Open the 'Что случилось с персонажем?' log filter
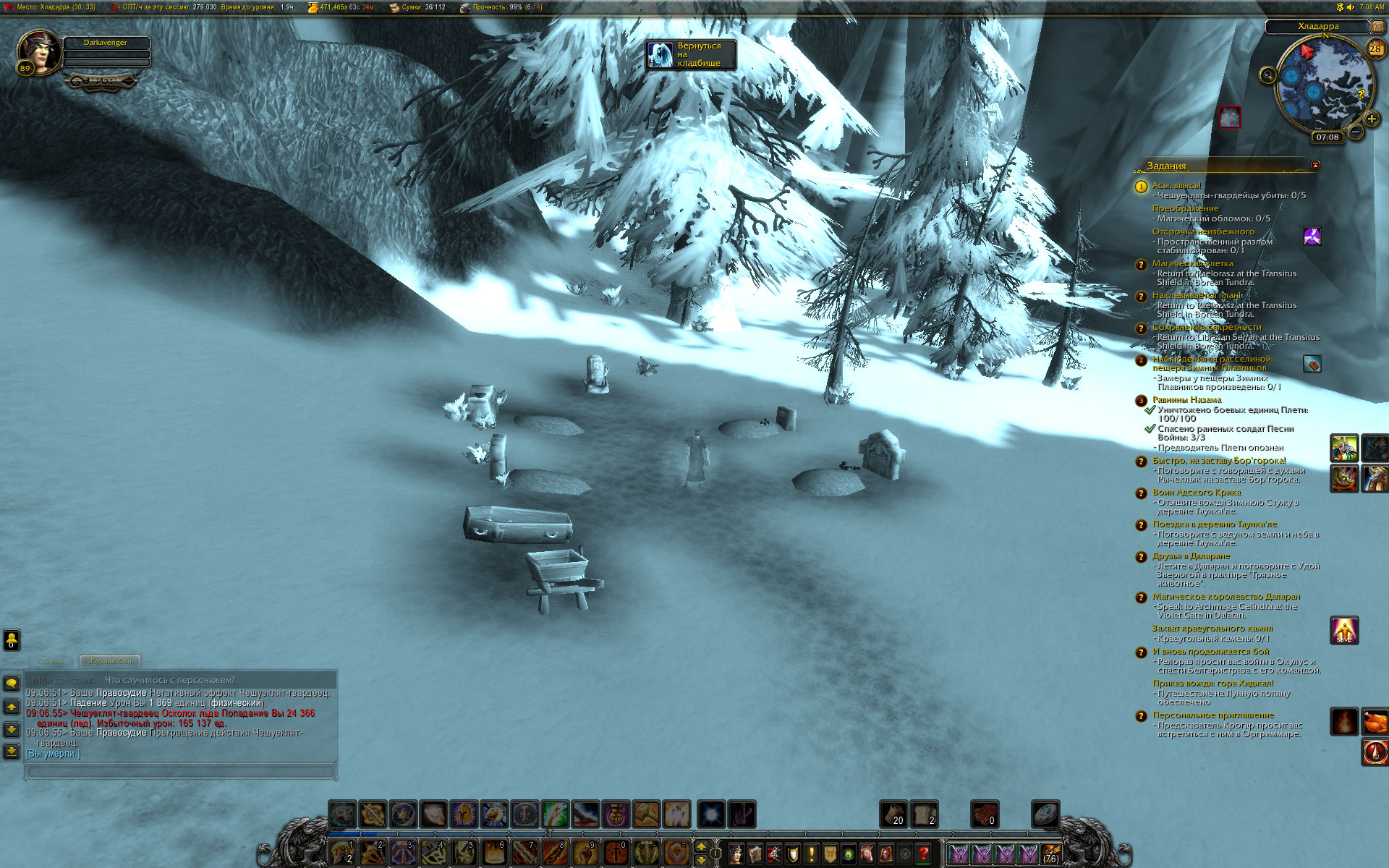The width and height of the screenshot is (1389, 868). click(170, 680)
